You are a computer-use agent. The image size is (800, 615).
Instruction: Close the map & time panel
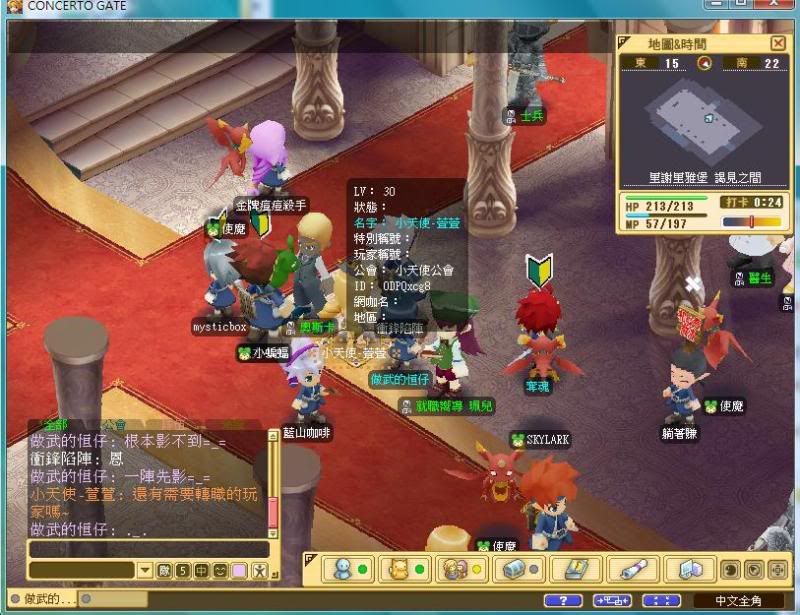coord(778,43)
